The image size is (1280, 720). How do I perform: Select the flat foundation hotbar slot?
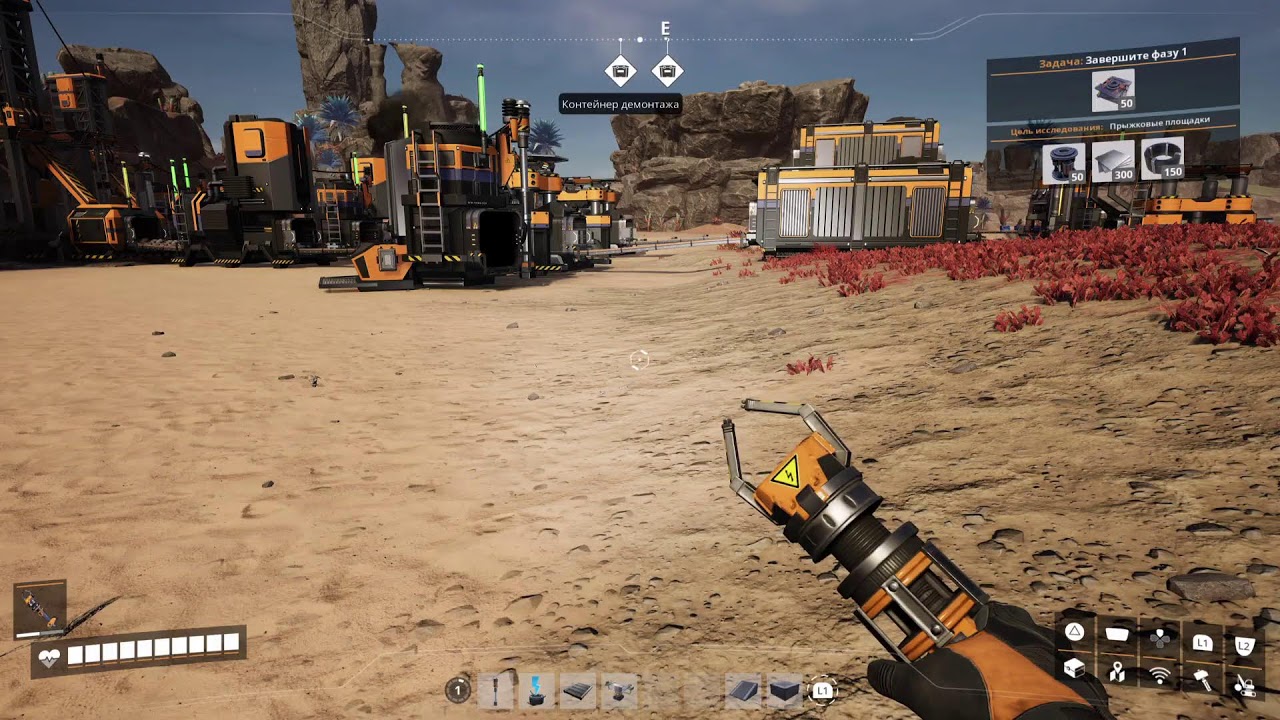[579, 690]
